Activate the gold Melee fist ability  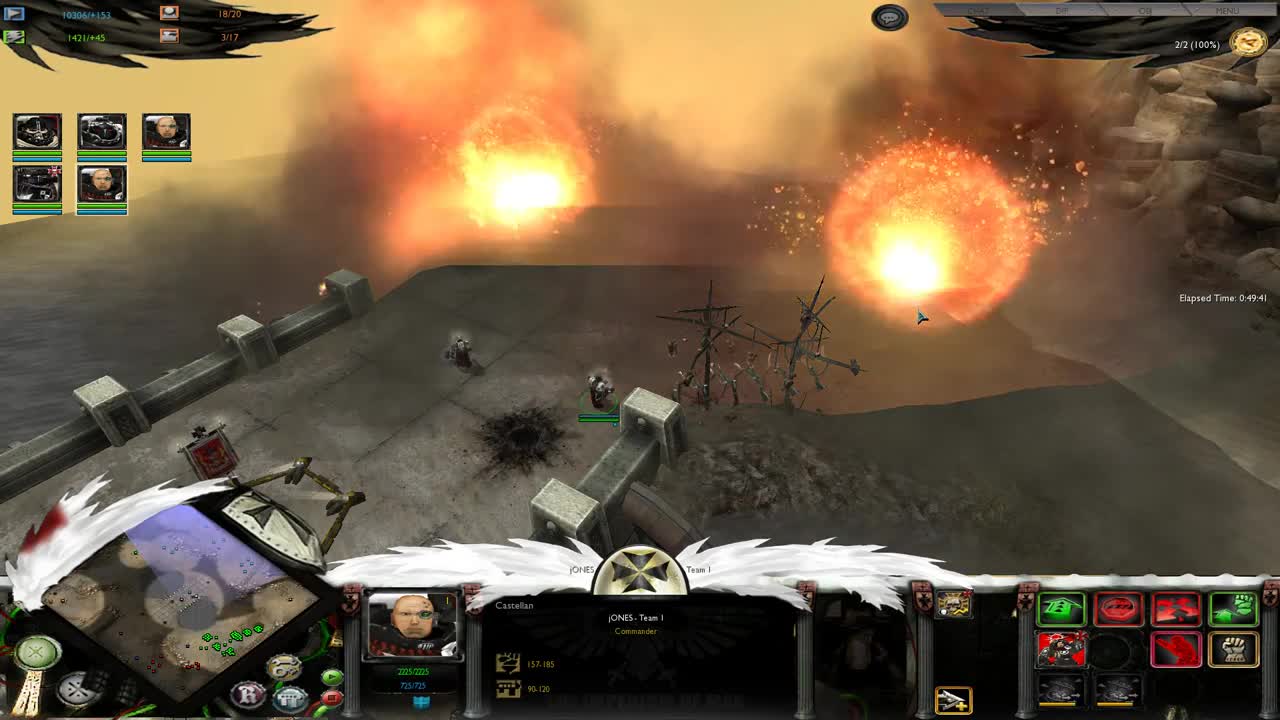point(1232,650)
